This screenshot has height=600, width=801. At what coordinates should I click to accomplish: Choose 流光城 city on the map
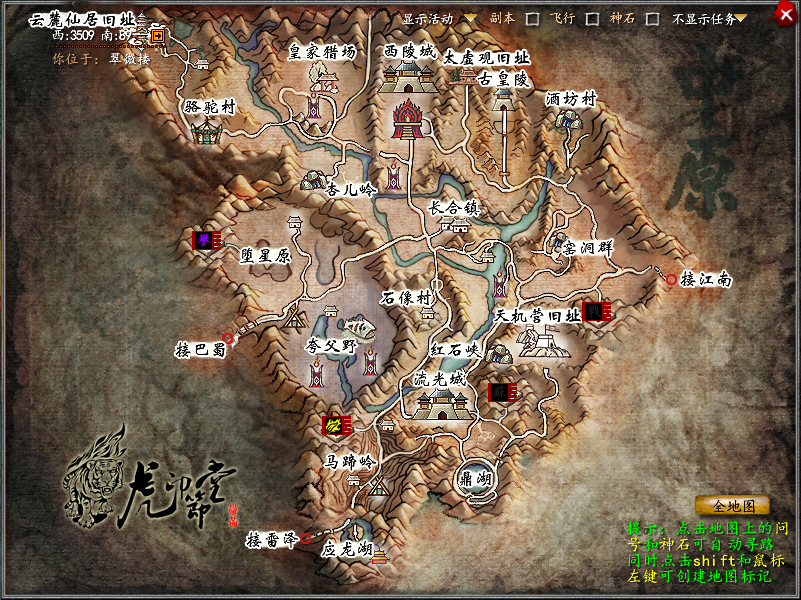[440, 400]
